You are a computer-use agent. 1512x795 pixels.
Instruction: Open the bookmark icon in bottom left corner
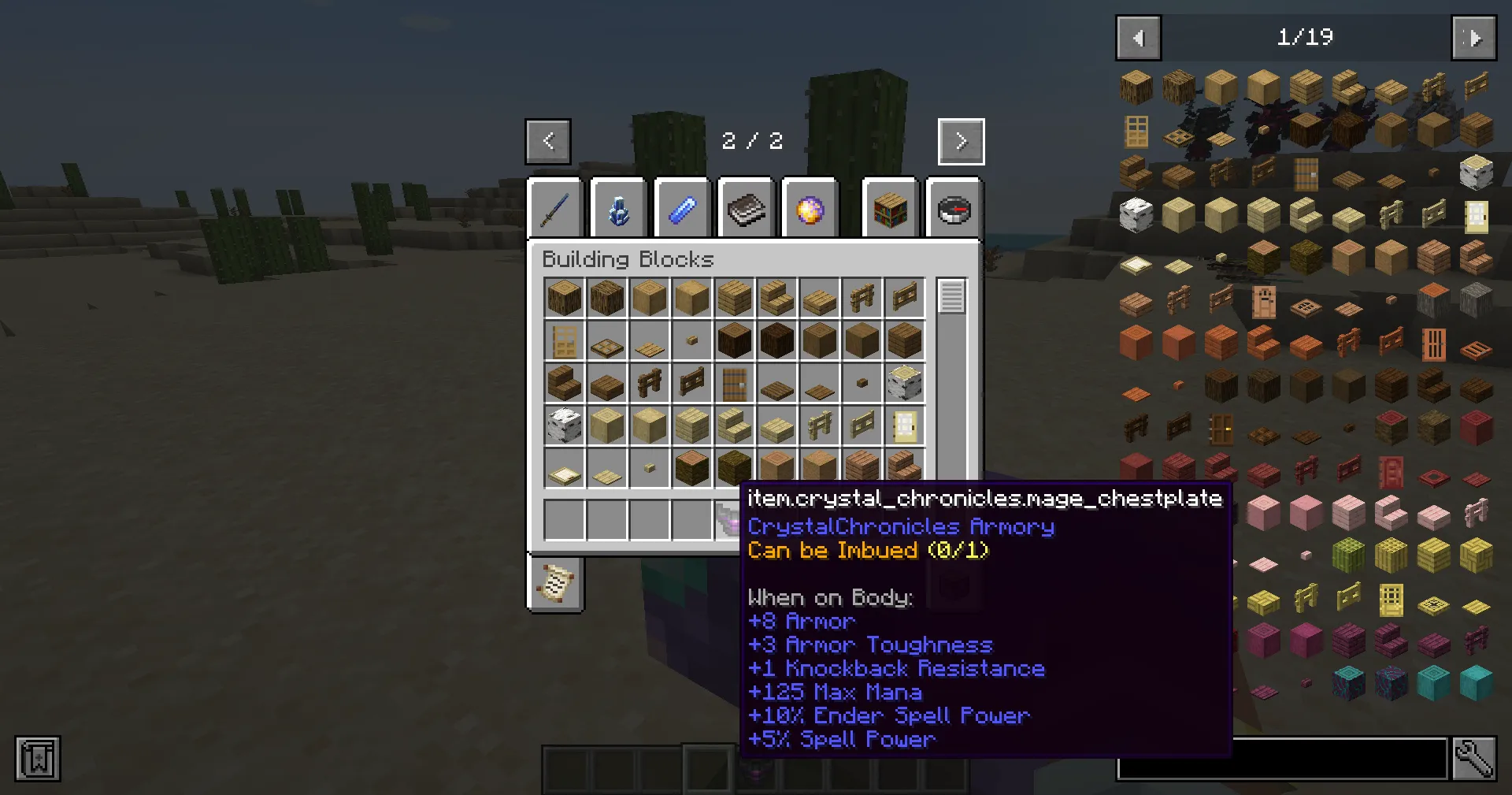37,759
